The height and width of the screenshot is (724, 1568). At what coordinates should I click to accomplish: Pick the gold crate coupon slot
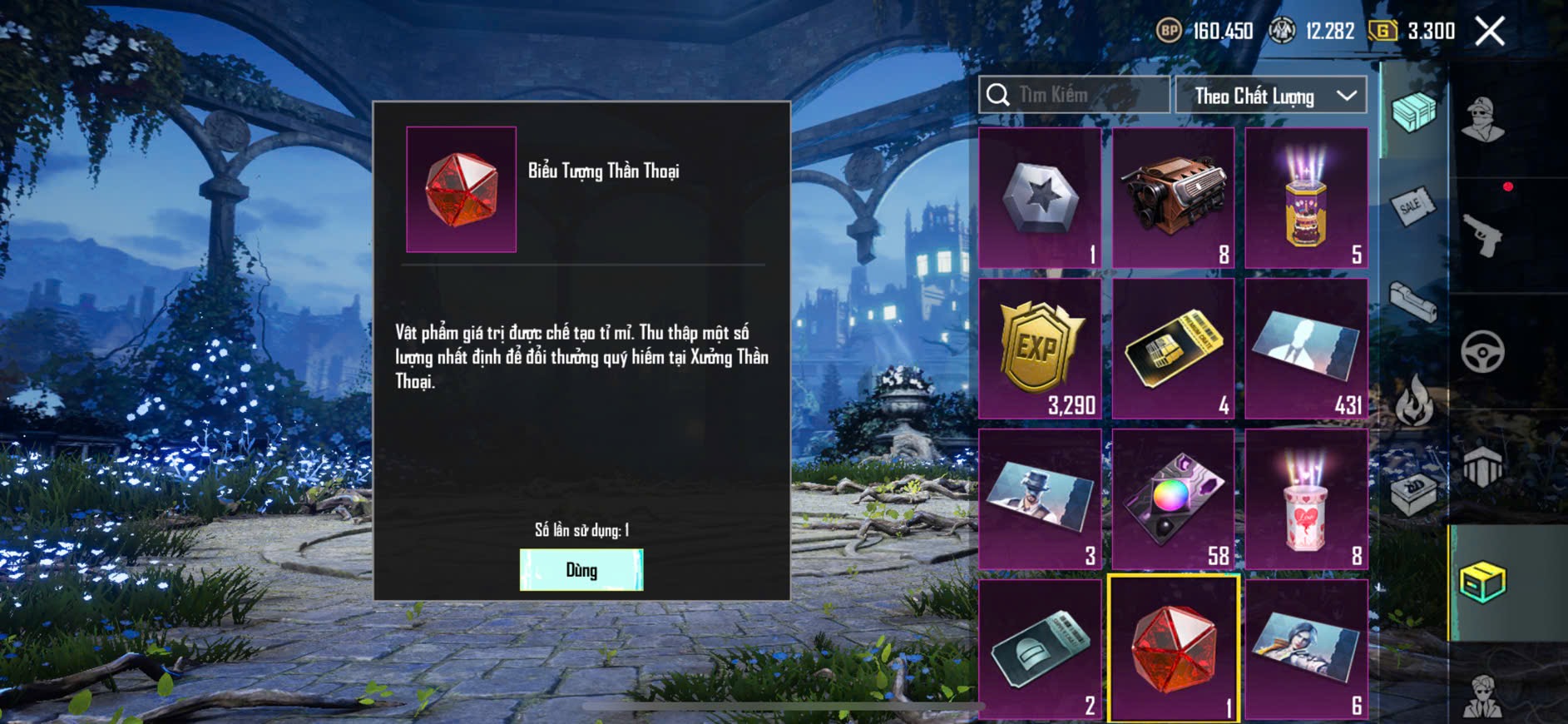(x=1173, y=349)
